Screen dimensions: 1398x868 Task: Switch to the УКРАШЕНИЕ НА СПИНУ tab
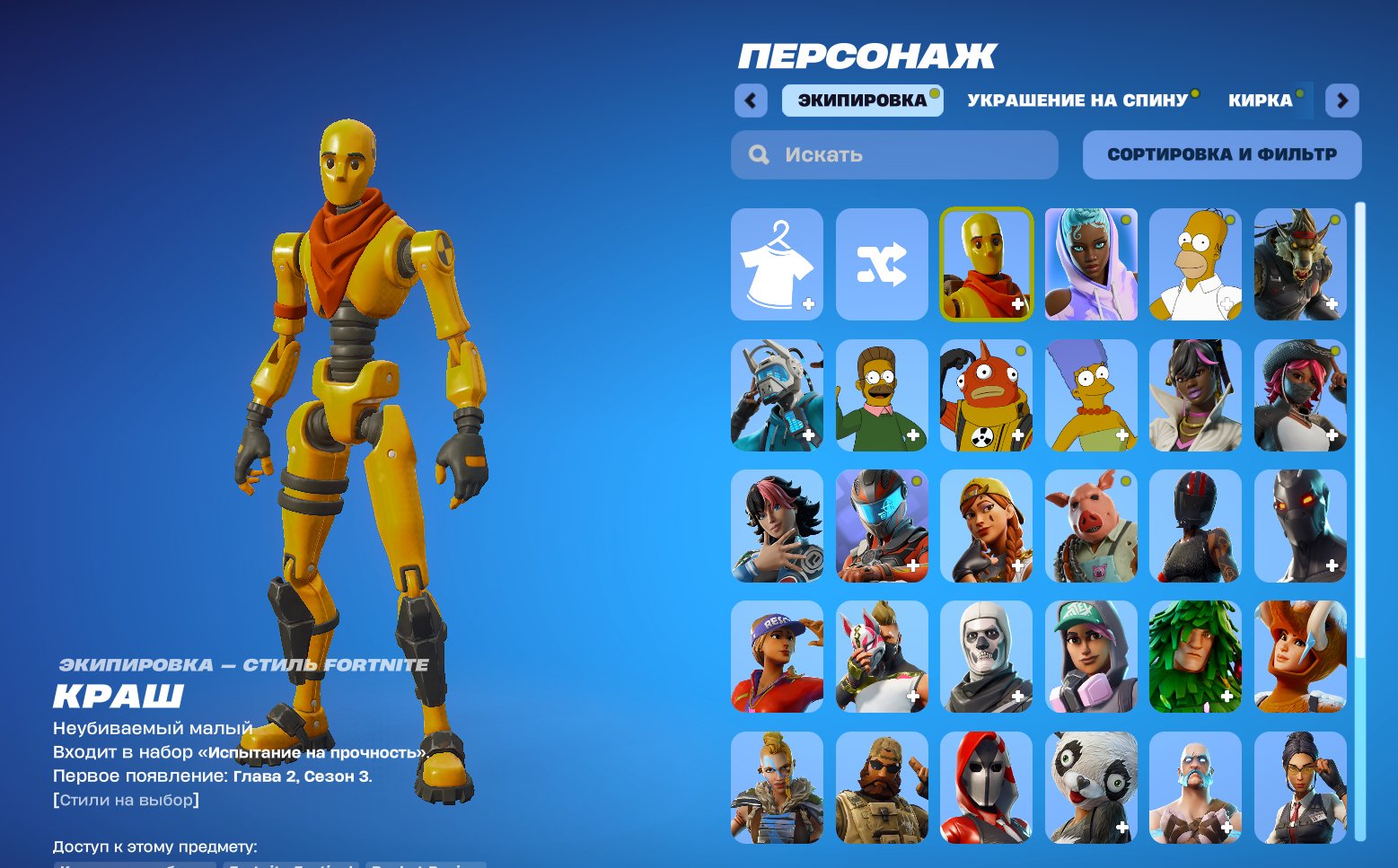pos(1077,100)
